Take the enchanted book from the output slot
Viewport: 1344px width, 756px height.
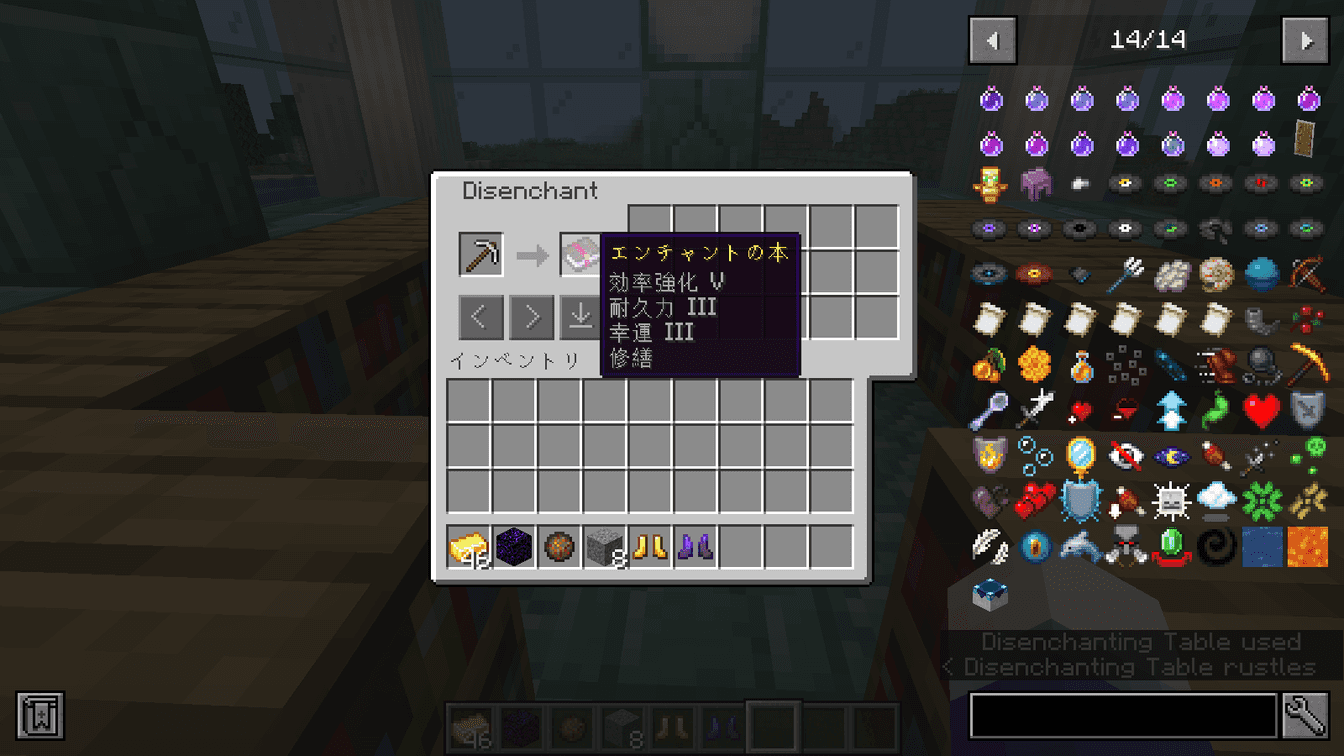(578, 253)
